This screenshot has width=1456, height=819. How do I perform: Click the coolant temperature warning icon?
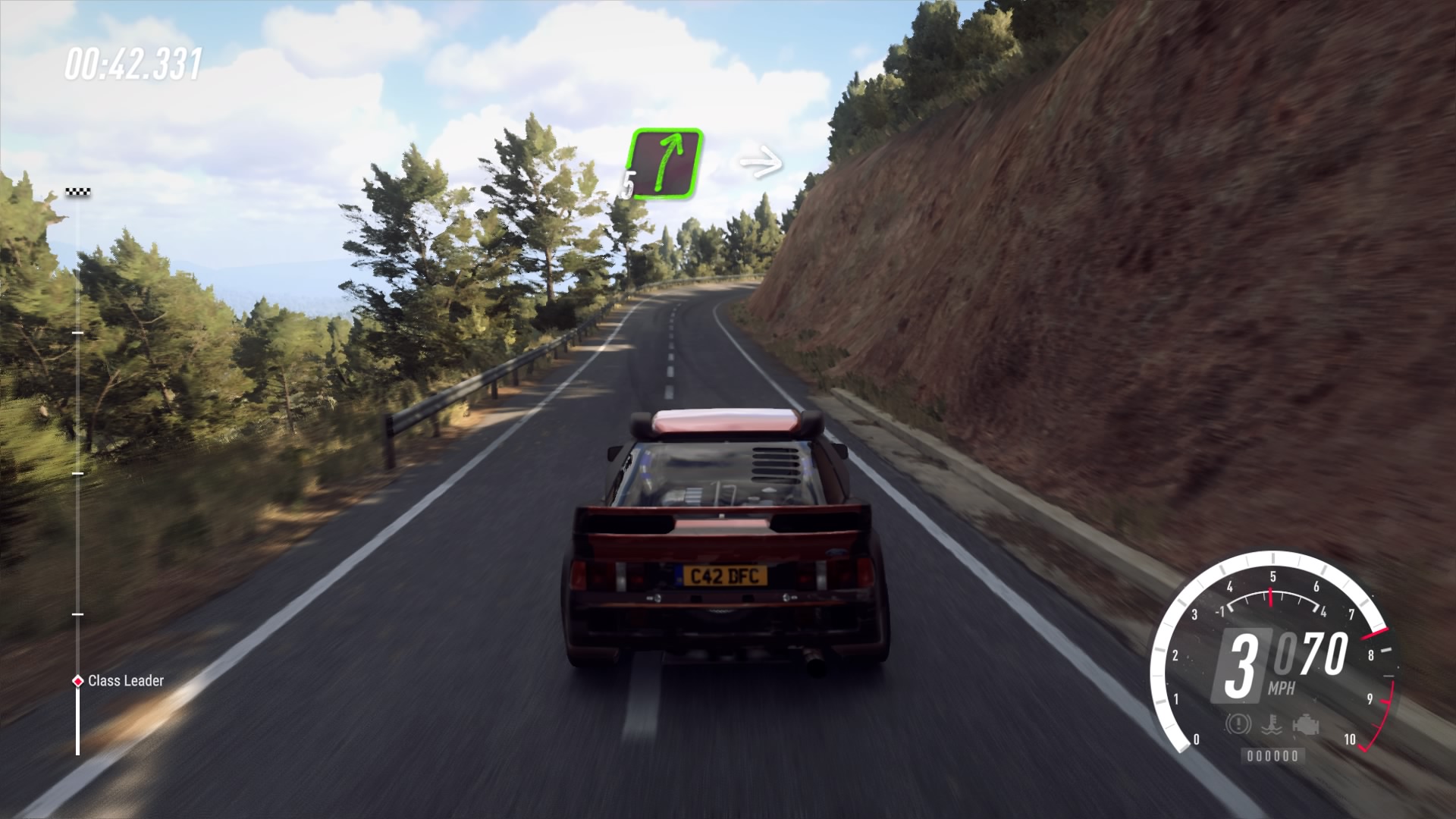(1272, 724)
